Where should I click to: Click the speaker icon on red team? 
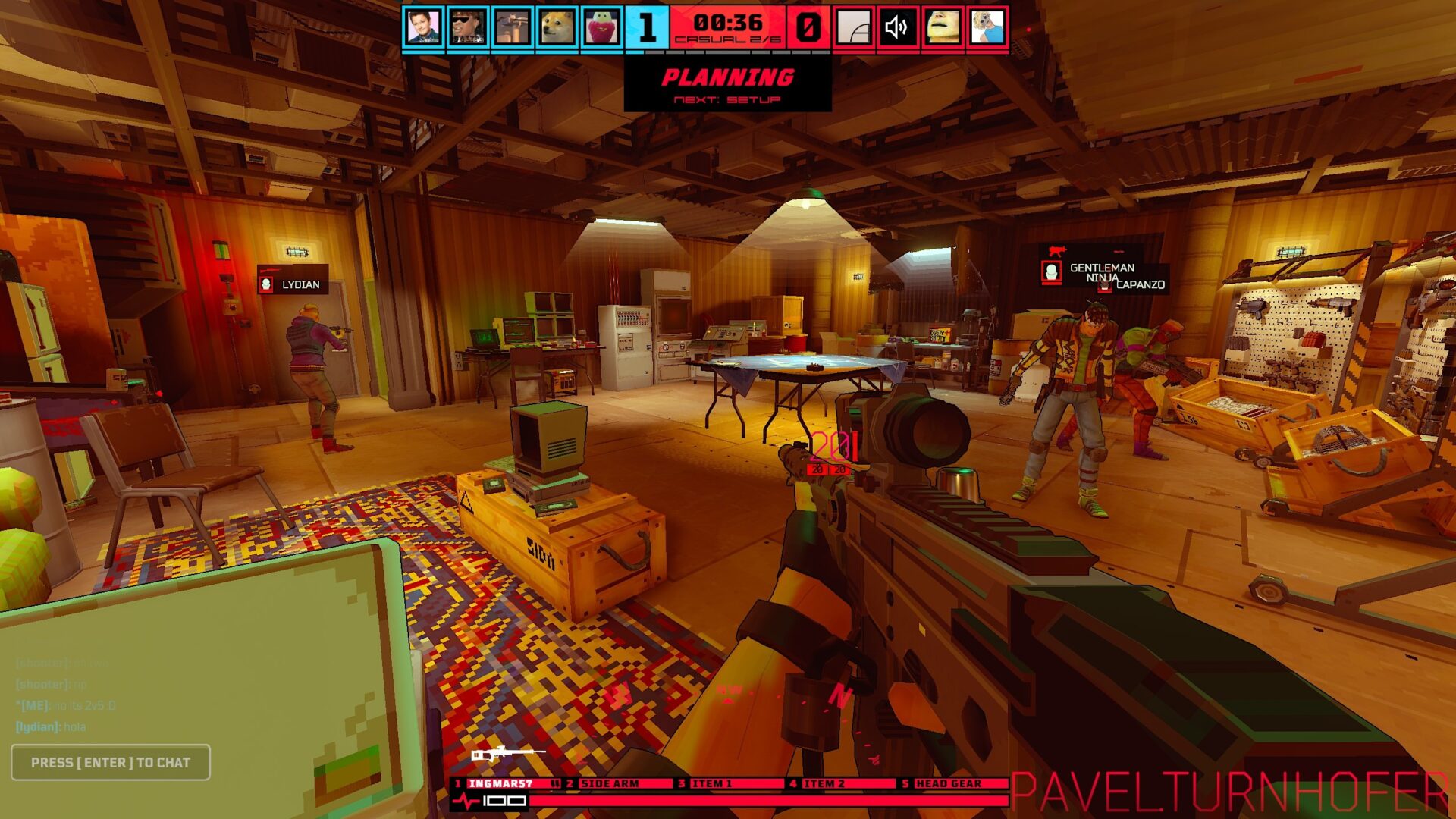tap(898, 28)
